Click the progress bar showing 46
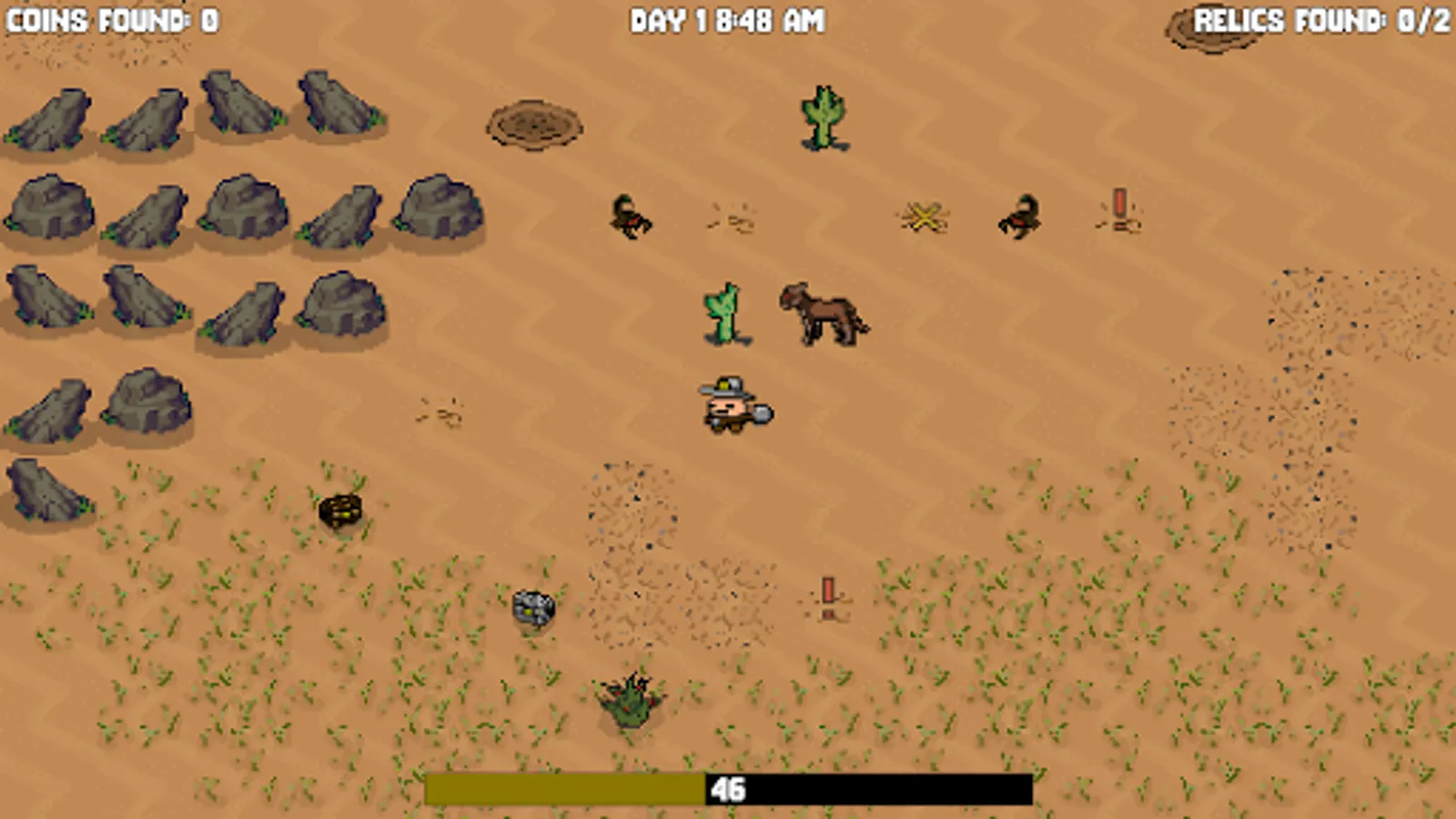The image size is (1456, 819). pos(728,790)
